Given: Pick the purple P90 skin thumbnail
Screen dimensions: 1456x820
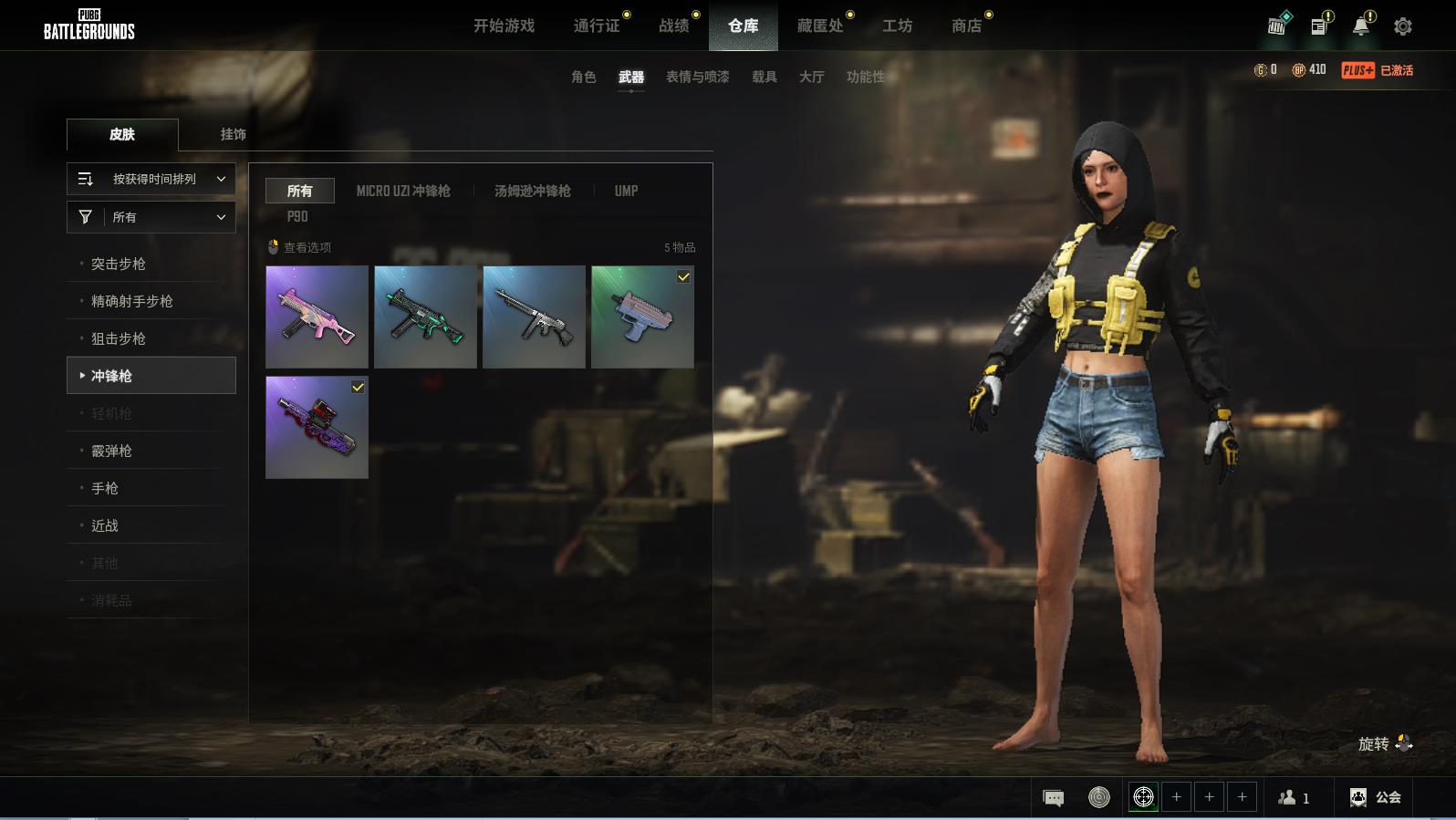Looking at the screenshot, I should click(x=317, y=427).
